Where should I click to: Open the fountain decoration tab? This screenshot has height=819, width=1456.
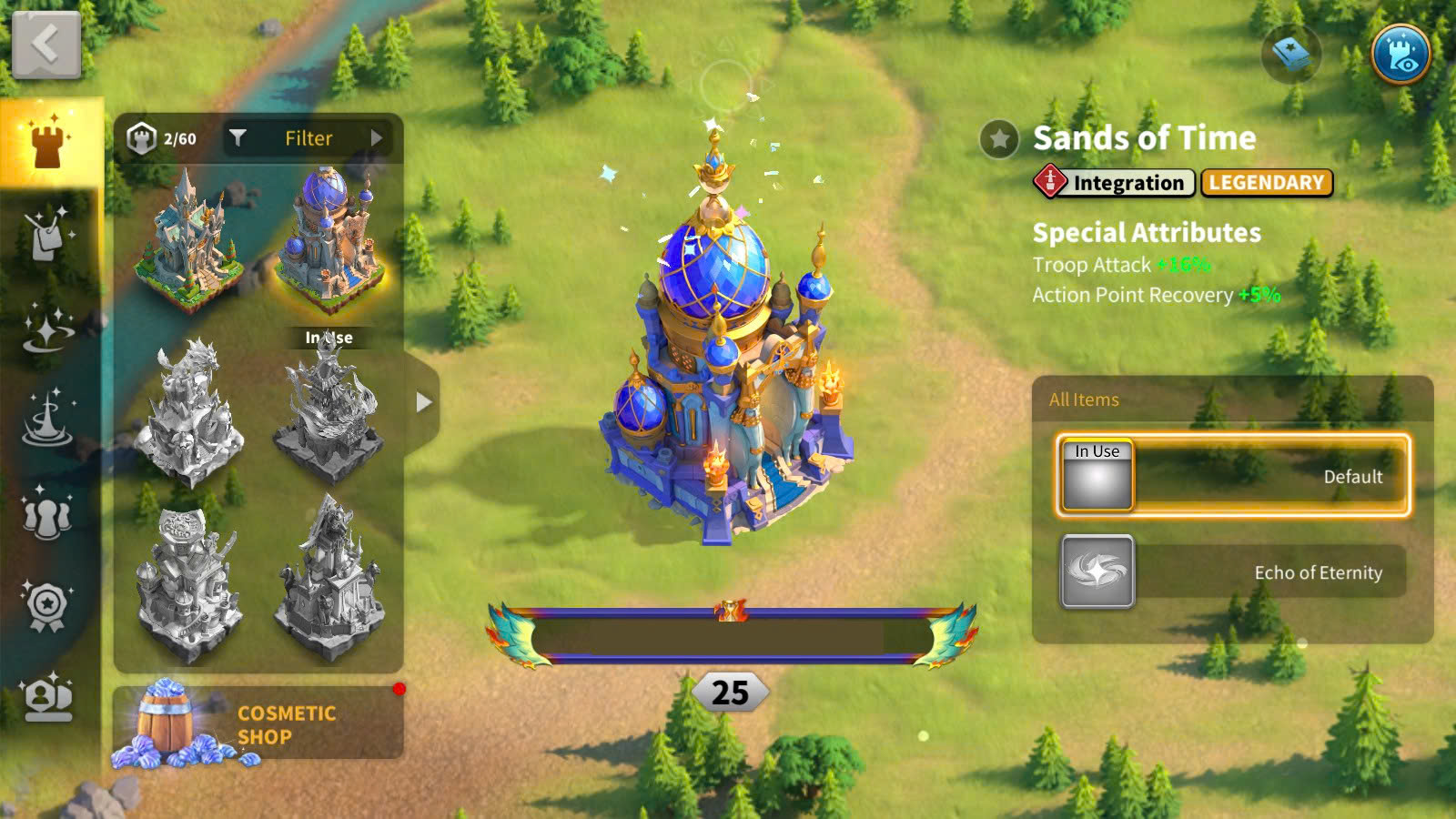click(47, 419)
